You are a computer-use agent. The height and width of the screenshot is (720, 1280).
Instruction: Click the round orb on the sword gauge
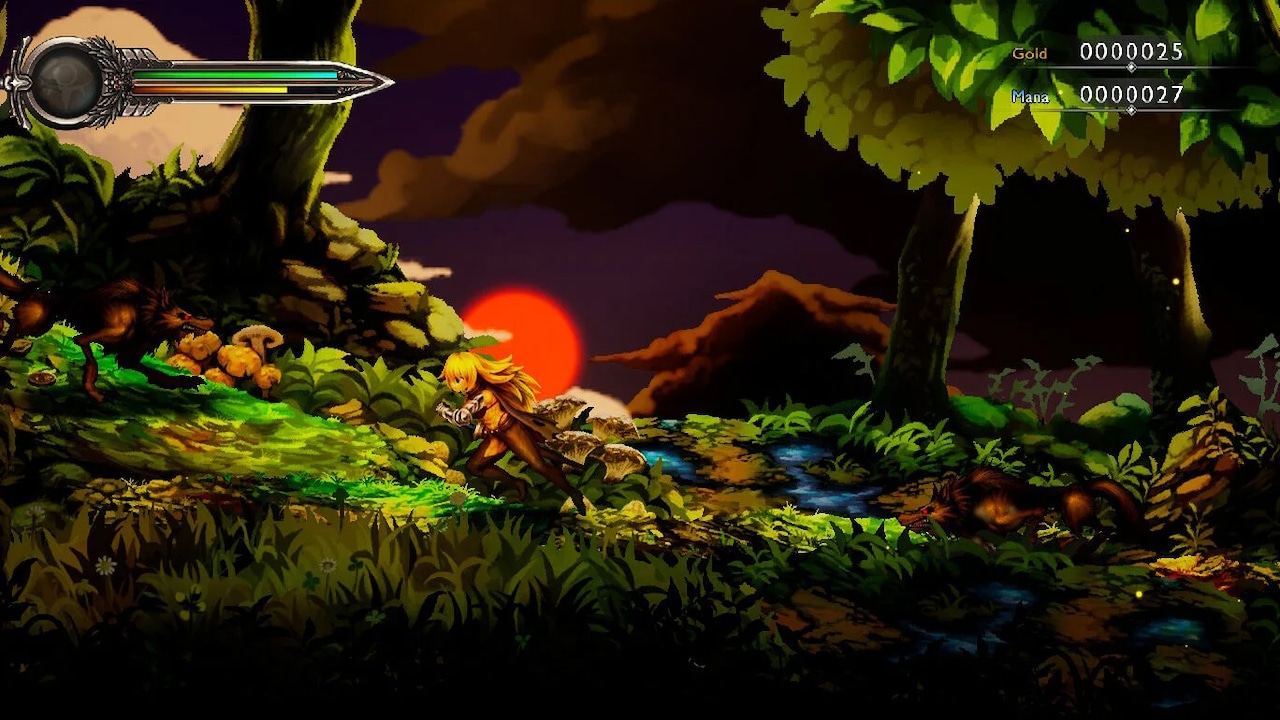(67, 83)
